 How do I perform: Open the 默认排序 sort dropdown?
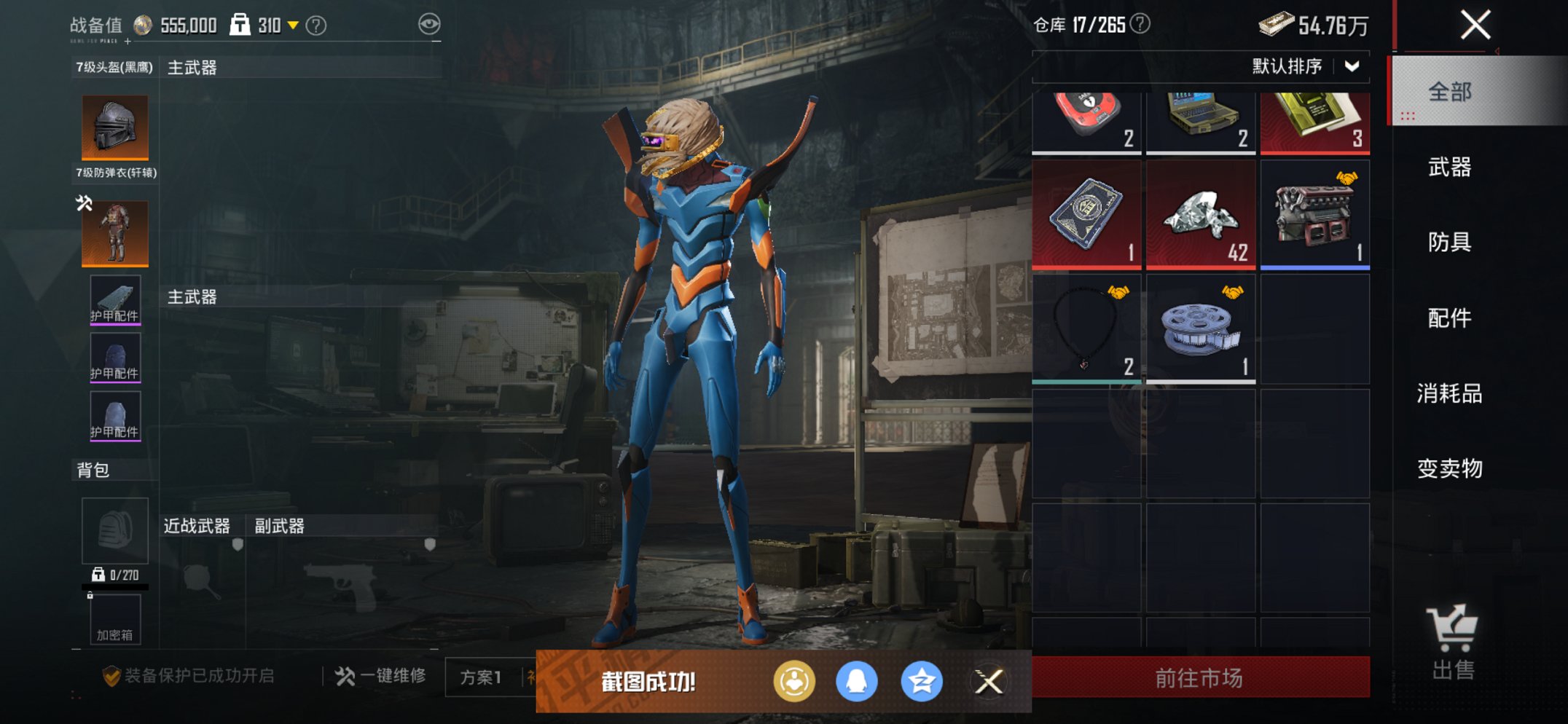pos(1304,66)
